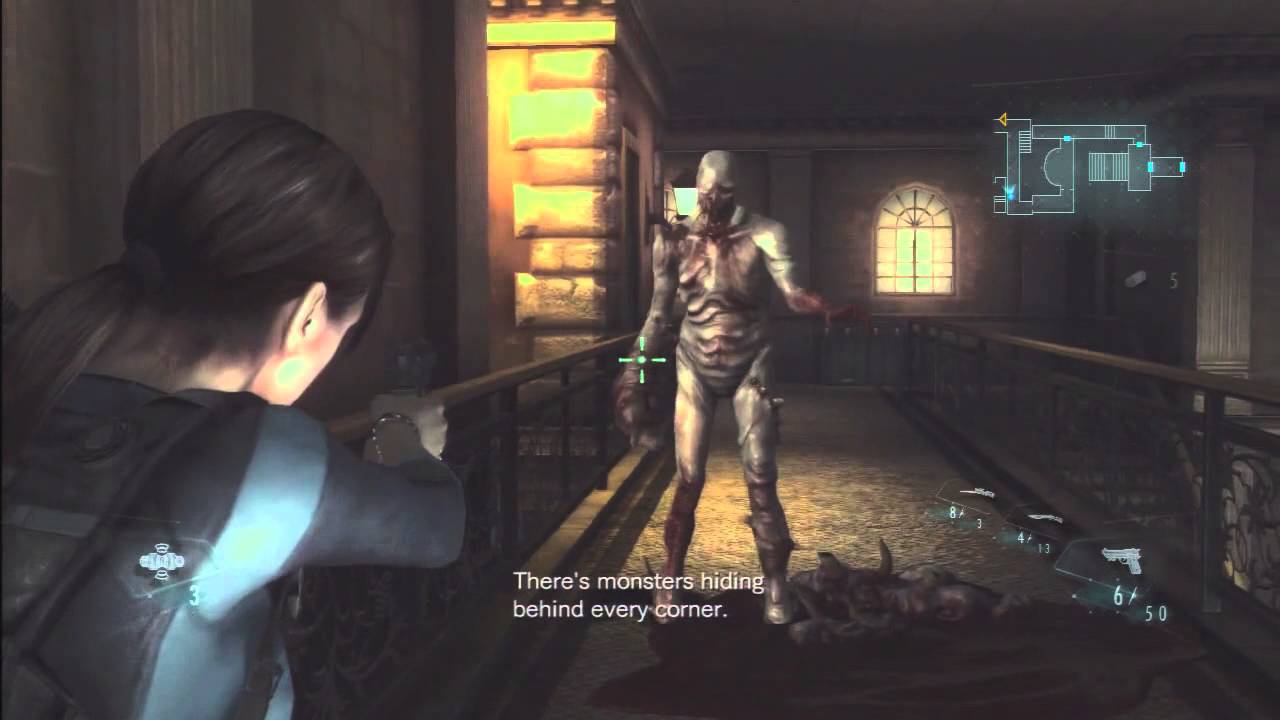Select the handgun icon in the weapon HUD
Viewport: 1280px width, 720px height.
[x=1124, y=560]
